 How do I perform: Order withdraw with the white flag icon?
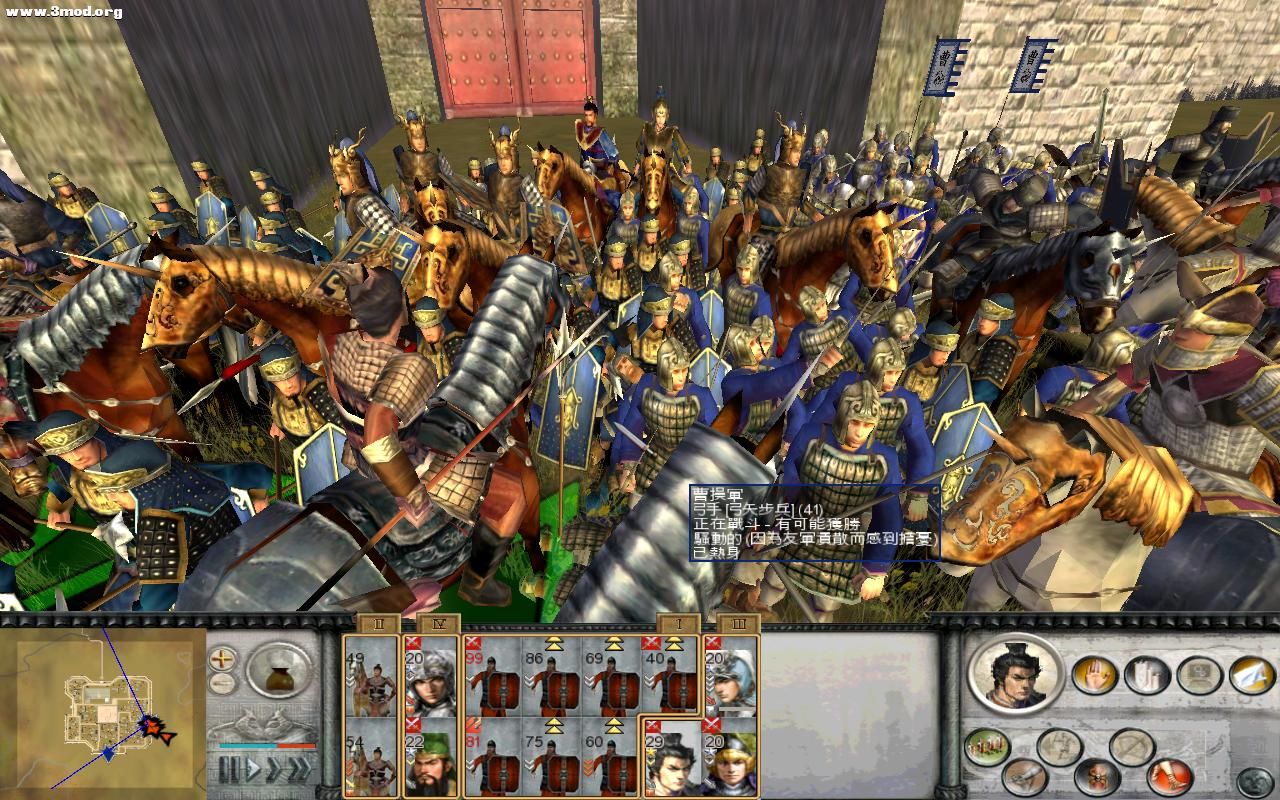click(x=1251, y=675)
